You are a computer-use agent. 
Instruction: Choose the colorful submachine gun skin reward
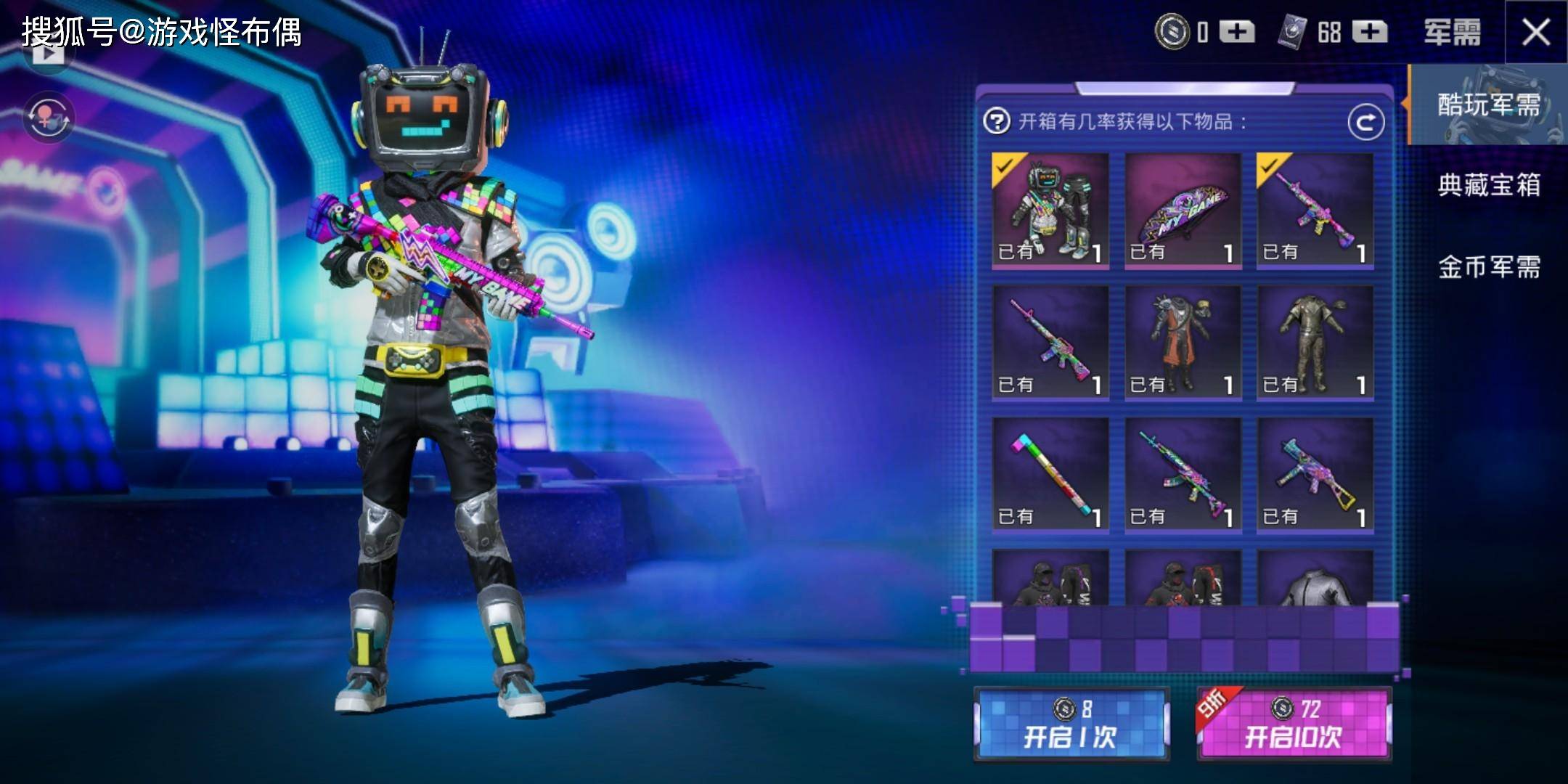1315,475
